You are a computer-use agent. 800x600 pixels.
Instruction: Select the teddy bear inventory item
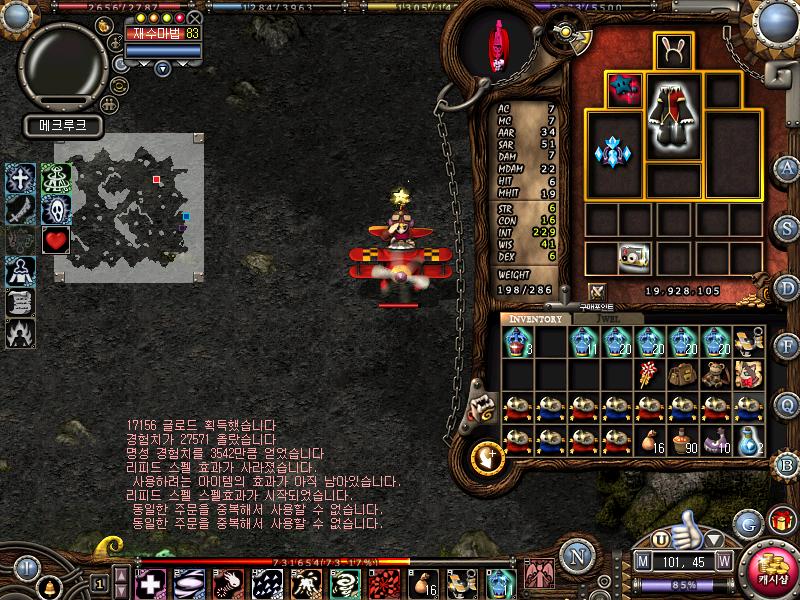[x=716, y=374]
